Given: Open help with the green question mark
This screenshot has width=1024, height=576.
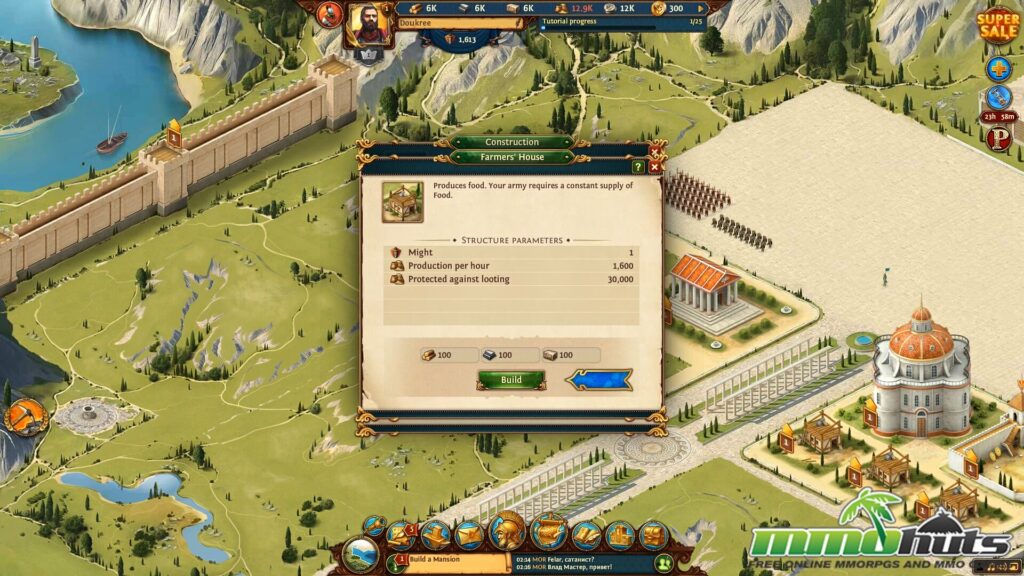Looking at the screenshot, I should (x=639, y=167).
